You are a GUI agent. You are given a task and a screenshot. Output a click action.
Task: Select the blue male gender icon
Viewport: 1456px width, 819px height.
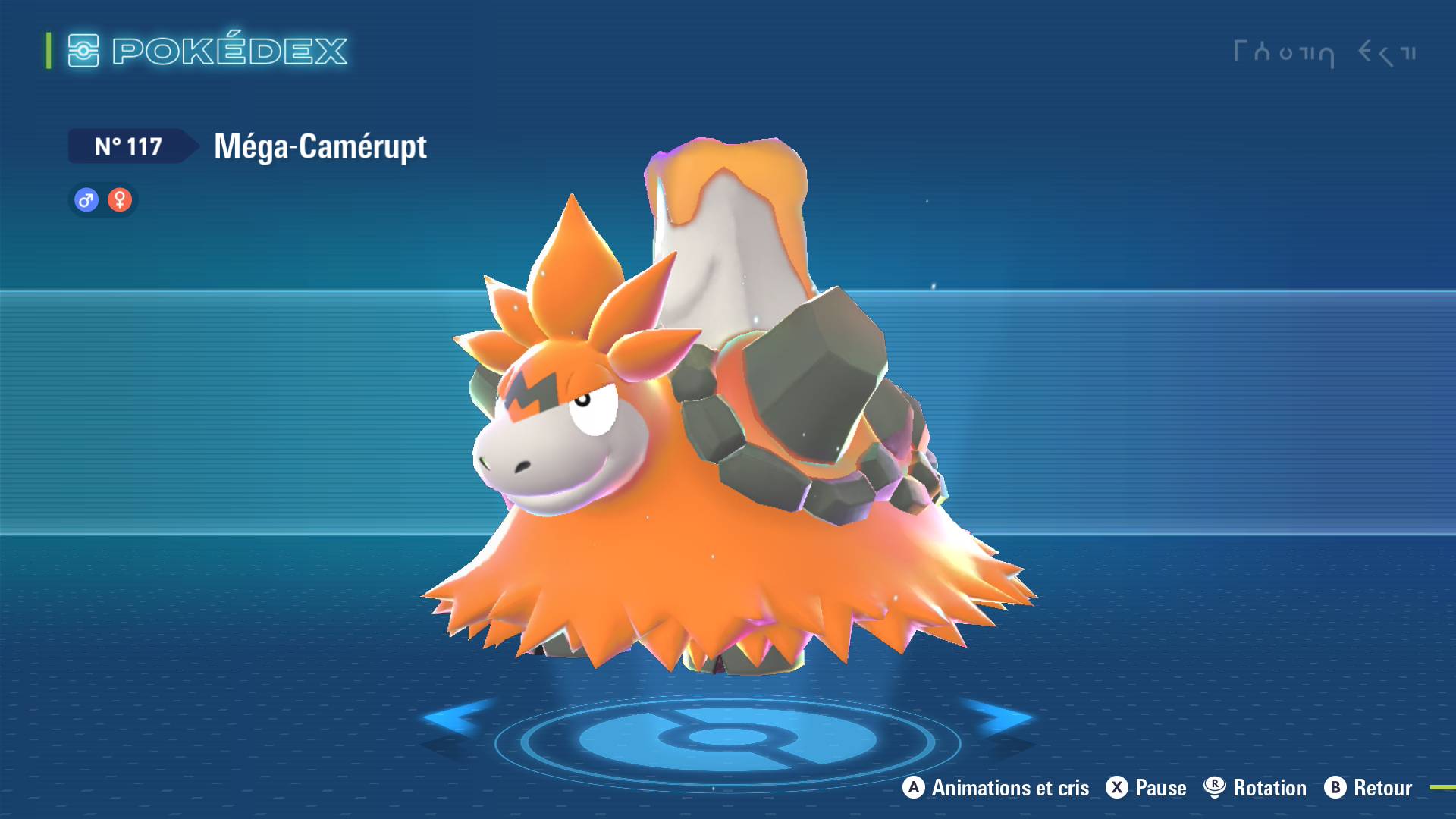86,200
